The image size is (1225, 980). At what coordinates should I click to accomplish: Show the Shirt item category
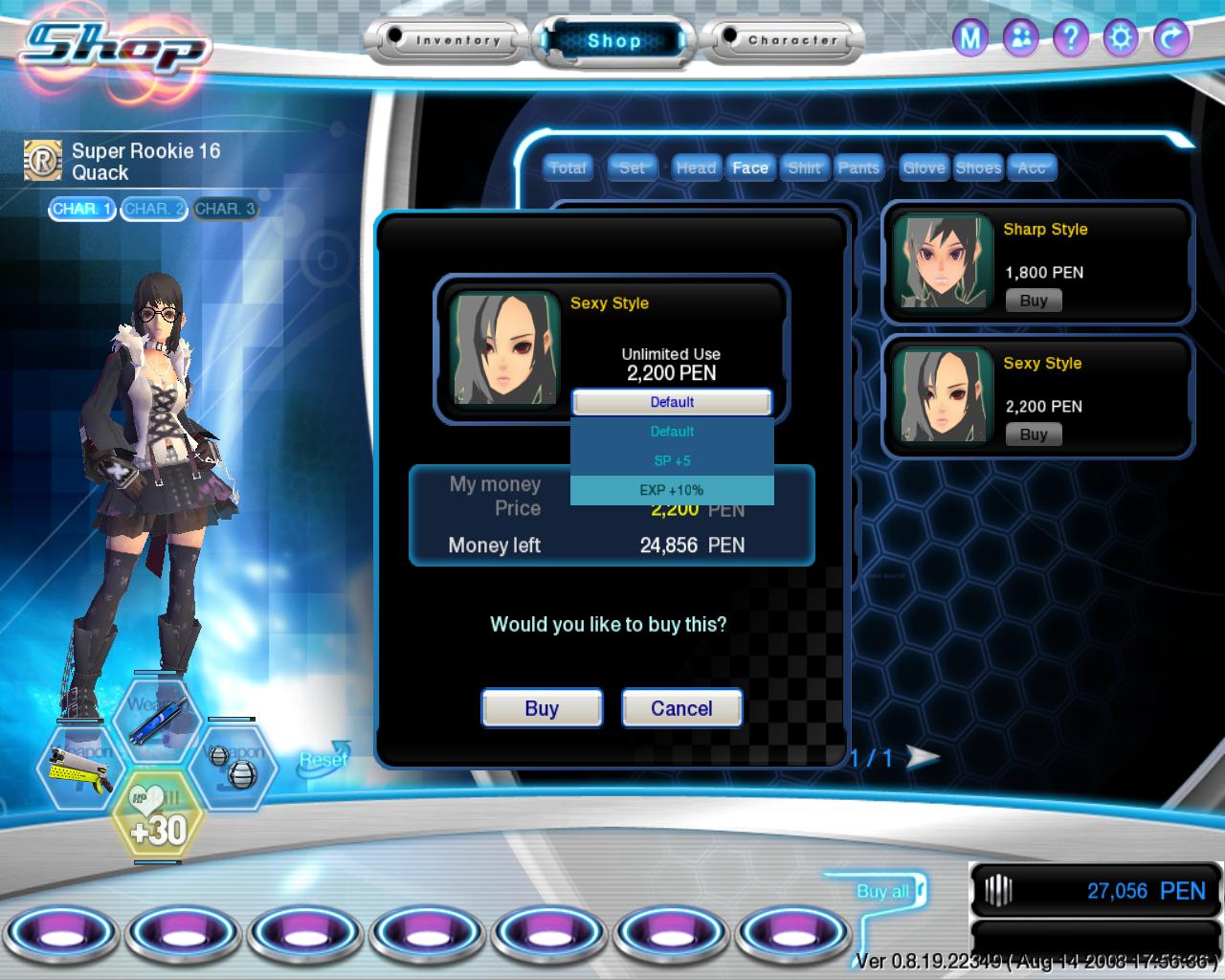point(804,167)
